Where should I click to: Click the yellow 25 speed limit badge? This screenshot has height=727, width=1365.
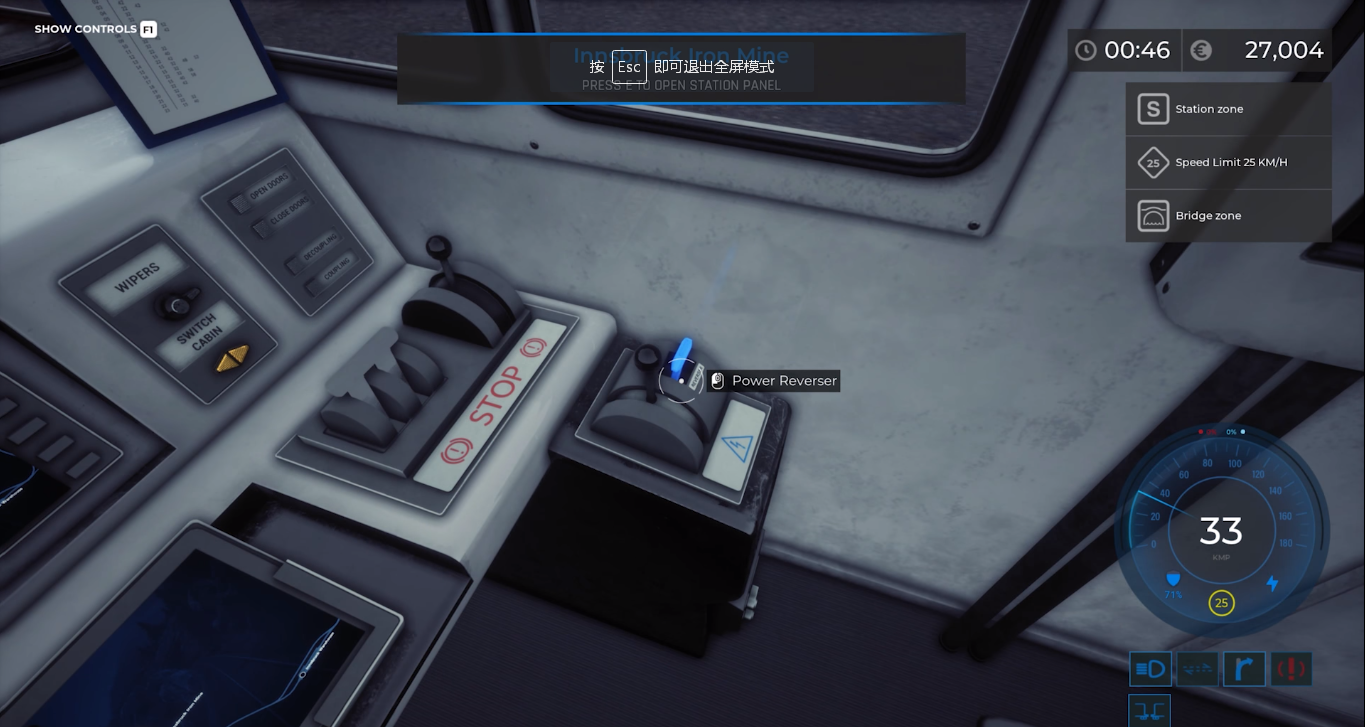point(1221,603)
